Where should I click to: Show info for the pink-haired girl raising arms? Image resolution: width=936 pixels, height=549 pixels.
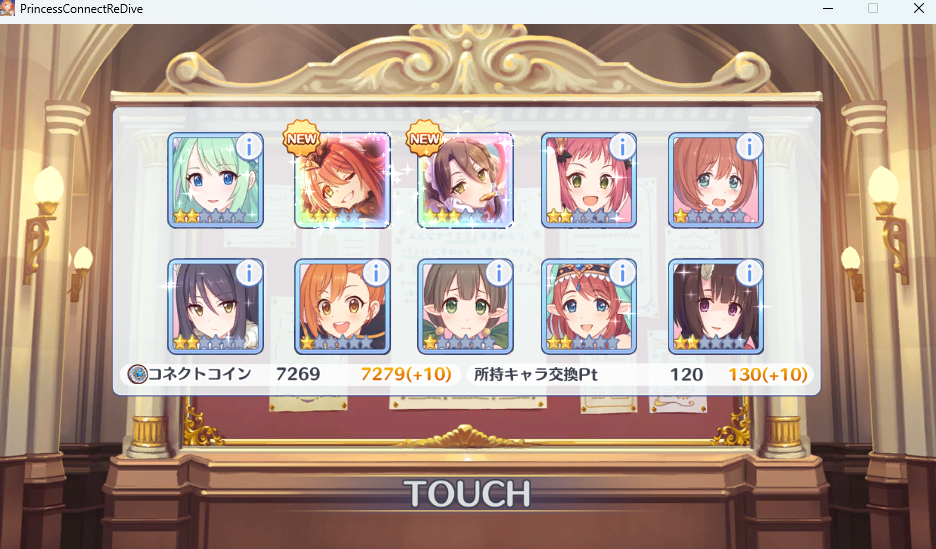click(x=622, y=147)
